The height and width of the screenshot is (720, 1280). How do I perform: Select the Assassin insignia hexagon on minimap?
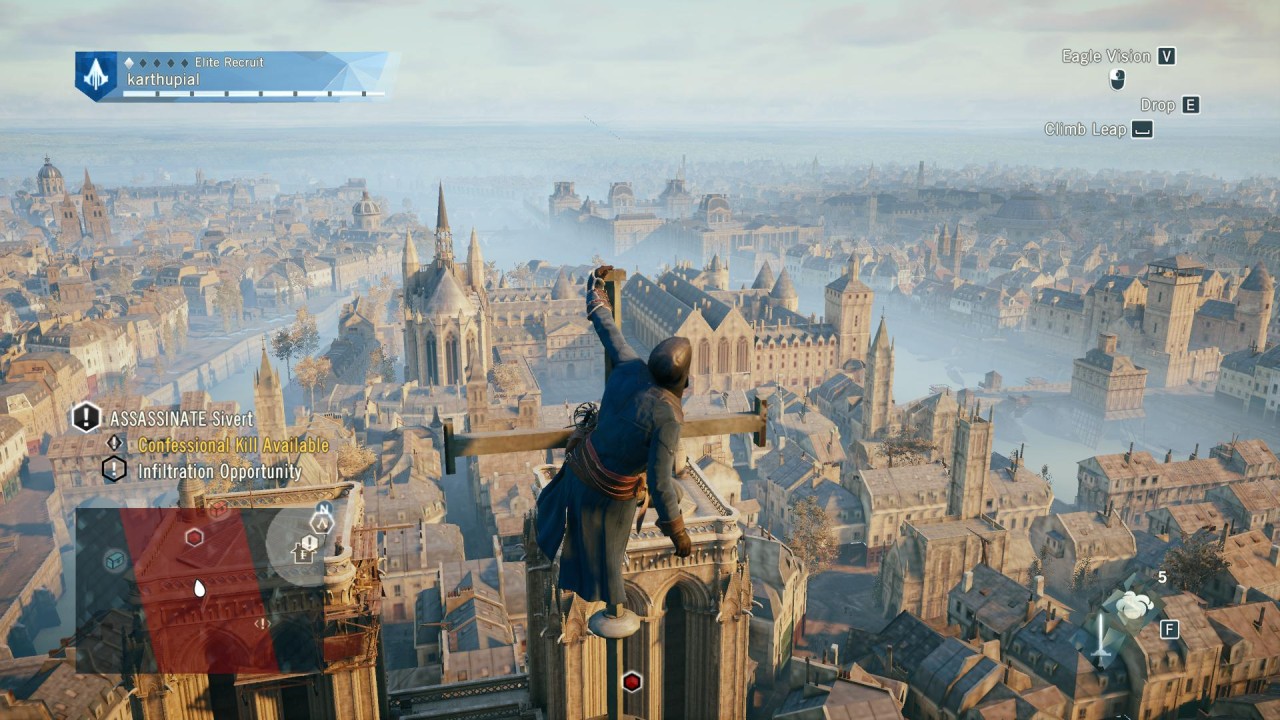[321, 521]
